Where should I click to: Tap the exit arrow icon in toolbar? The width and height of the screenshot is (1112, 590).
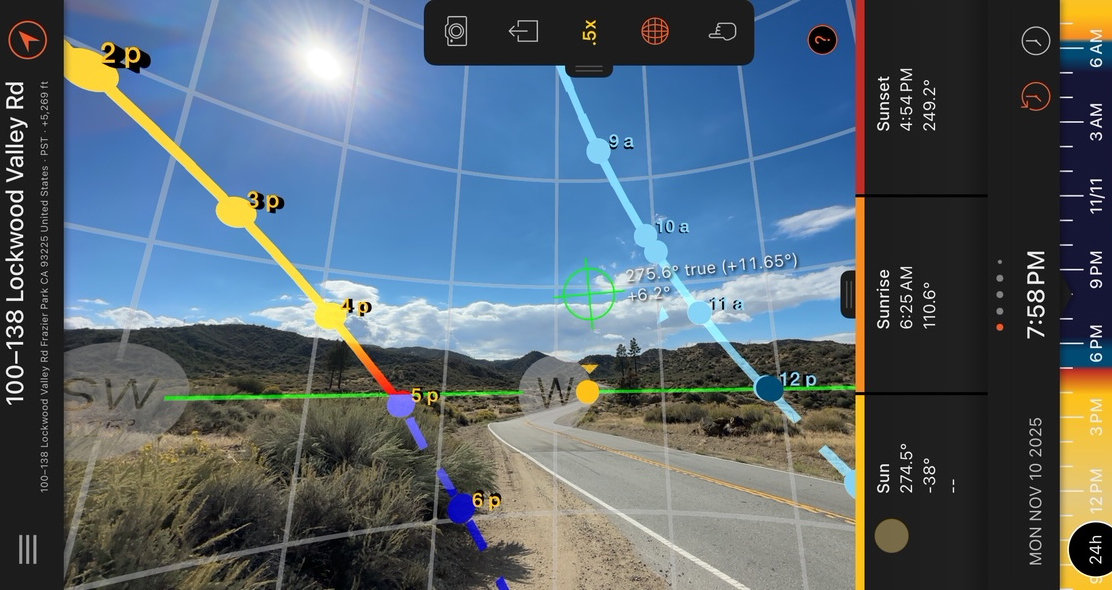(522, 32)
